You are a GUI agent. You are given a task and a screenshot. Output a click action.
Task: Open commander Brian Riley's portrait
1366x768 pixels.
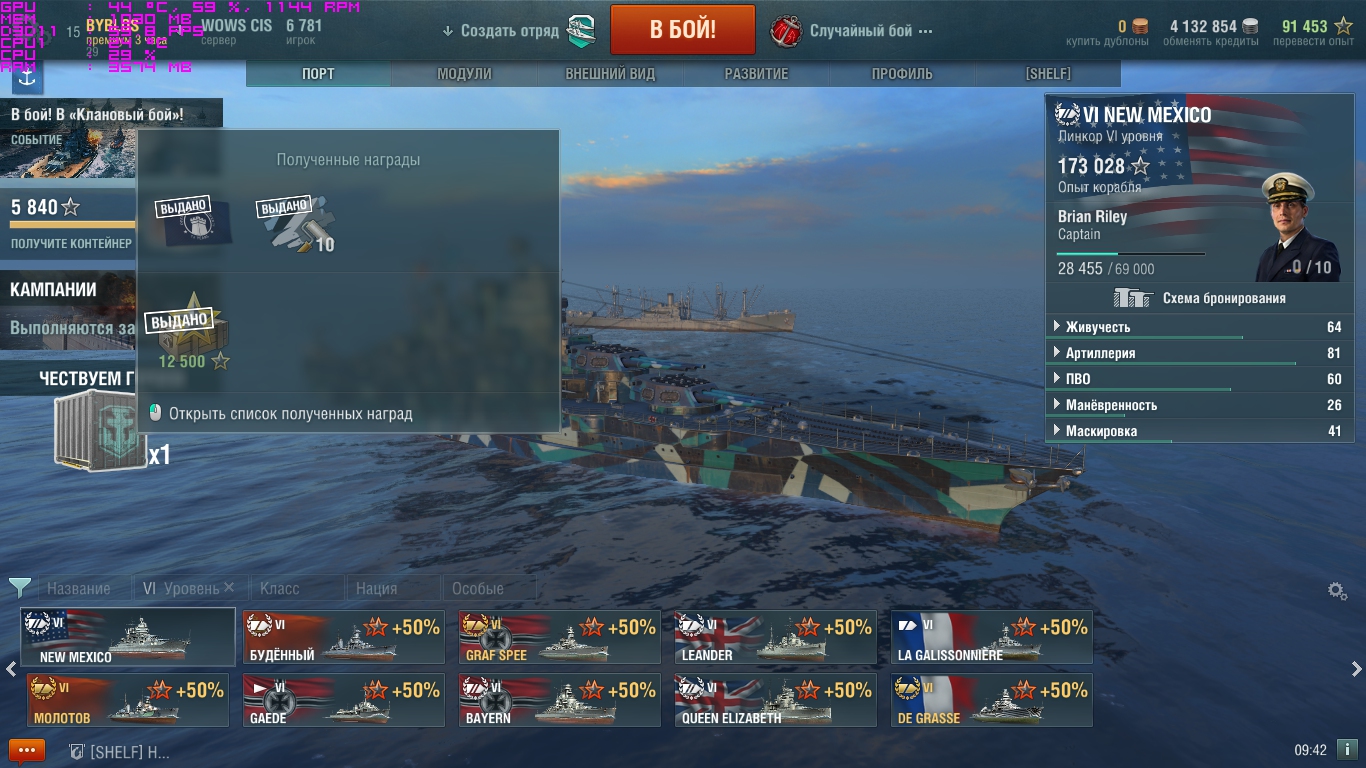pyautogui.click(x=1298, y=228)
